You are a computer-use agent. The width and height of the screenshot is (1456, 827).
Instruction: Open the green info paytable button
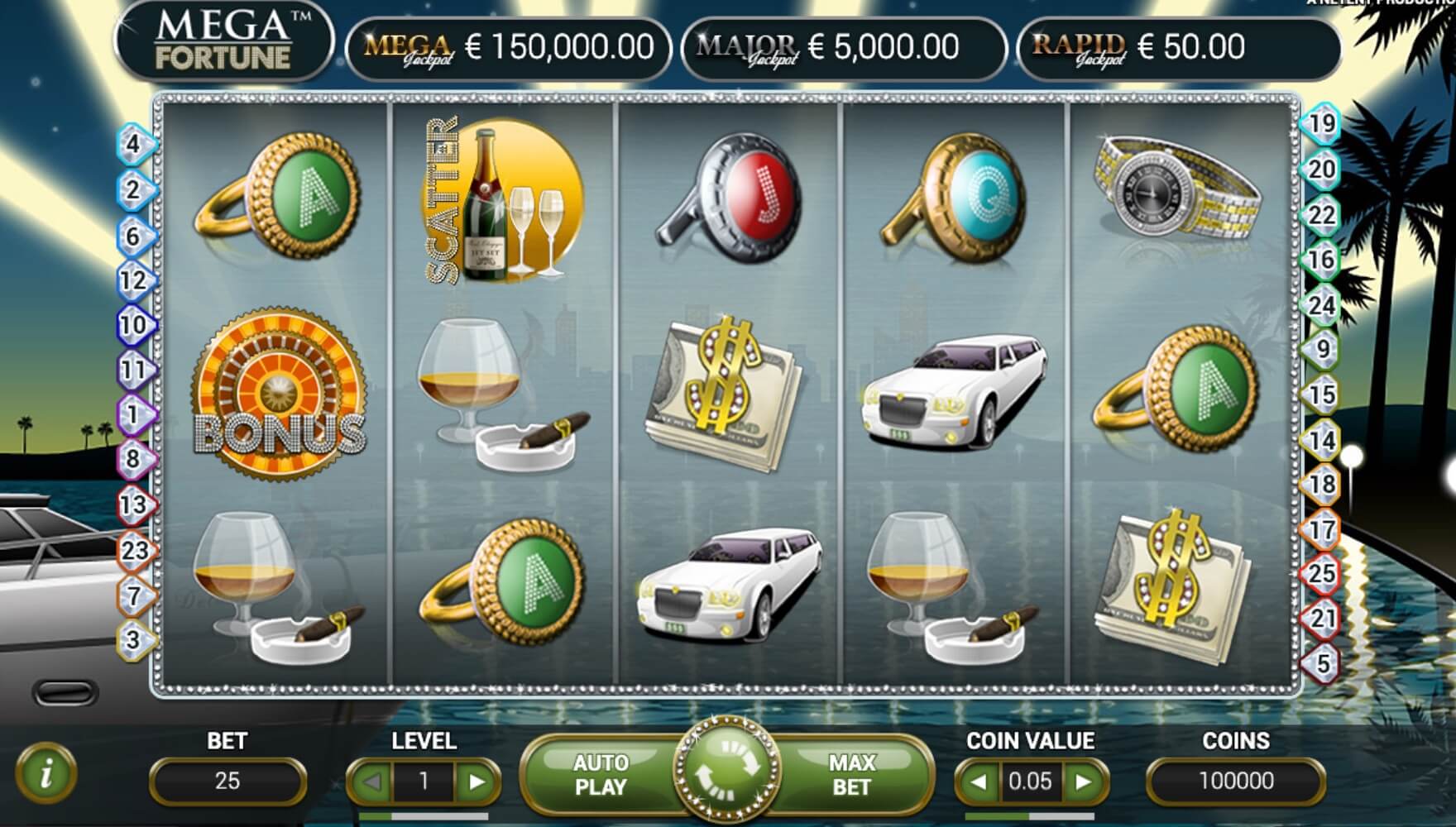pyautogui.click(x=46, y=773)
